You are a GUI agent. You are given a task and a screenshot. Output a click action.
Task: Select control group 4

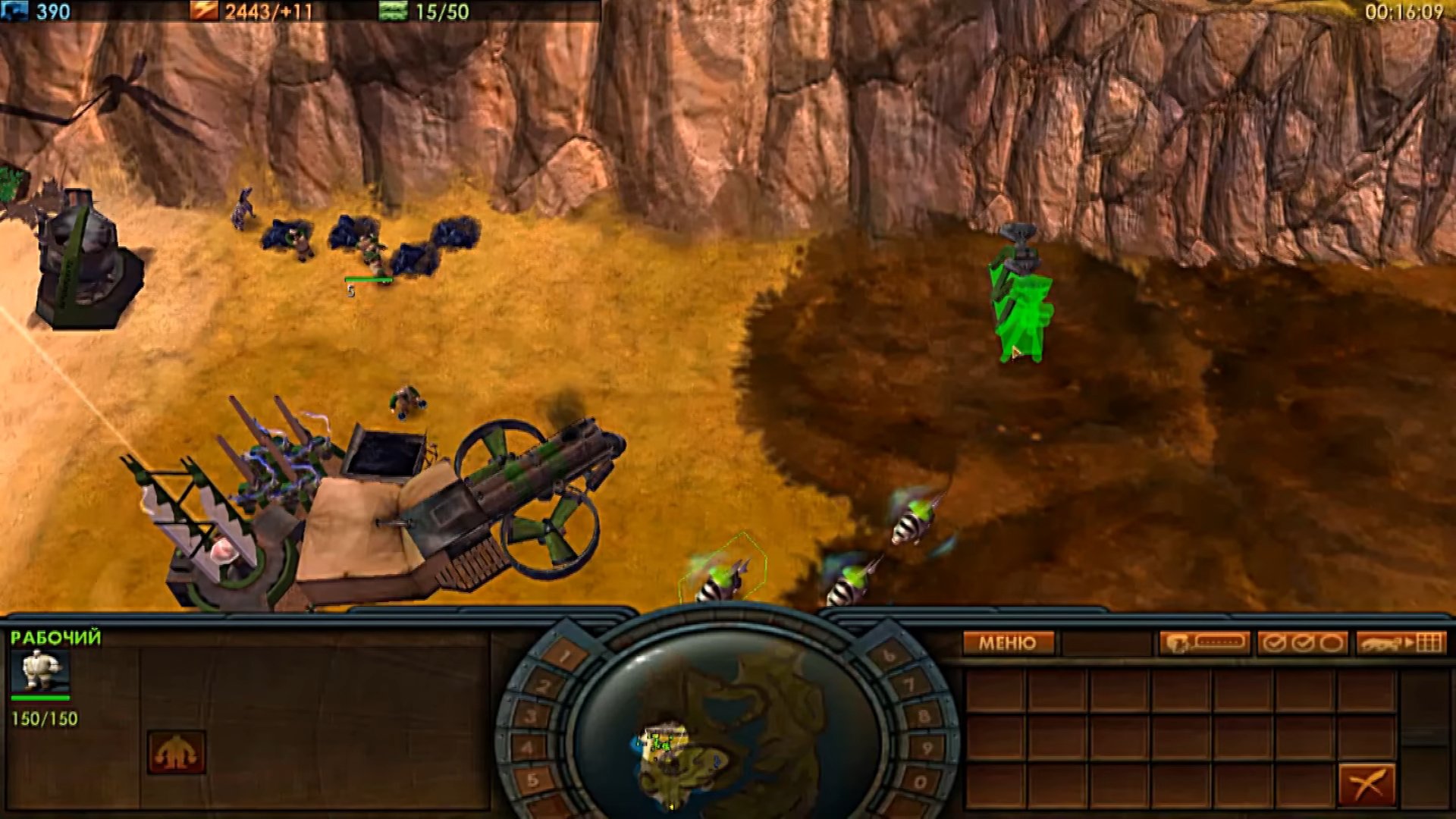pos(528,748)
